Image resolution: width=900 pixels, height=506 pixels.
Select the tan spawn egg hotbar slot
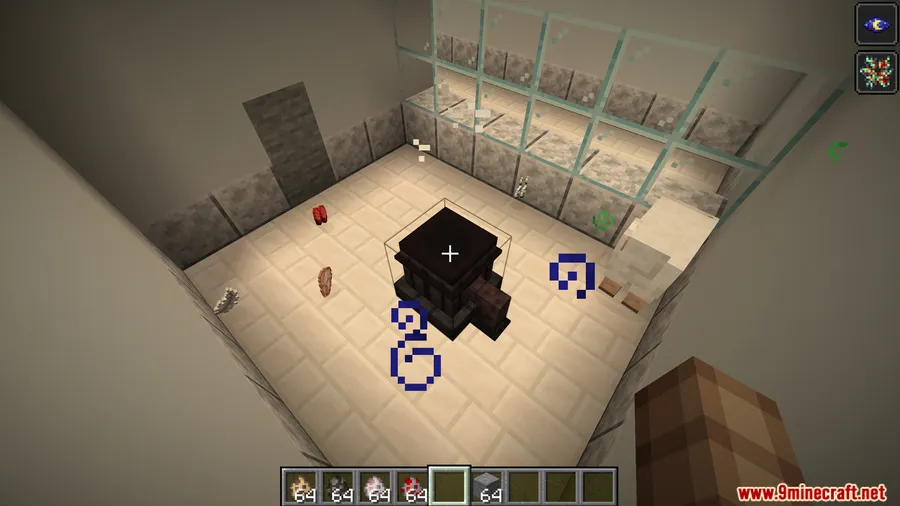pos(299,486)
